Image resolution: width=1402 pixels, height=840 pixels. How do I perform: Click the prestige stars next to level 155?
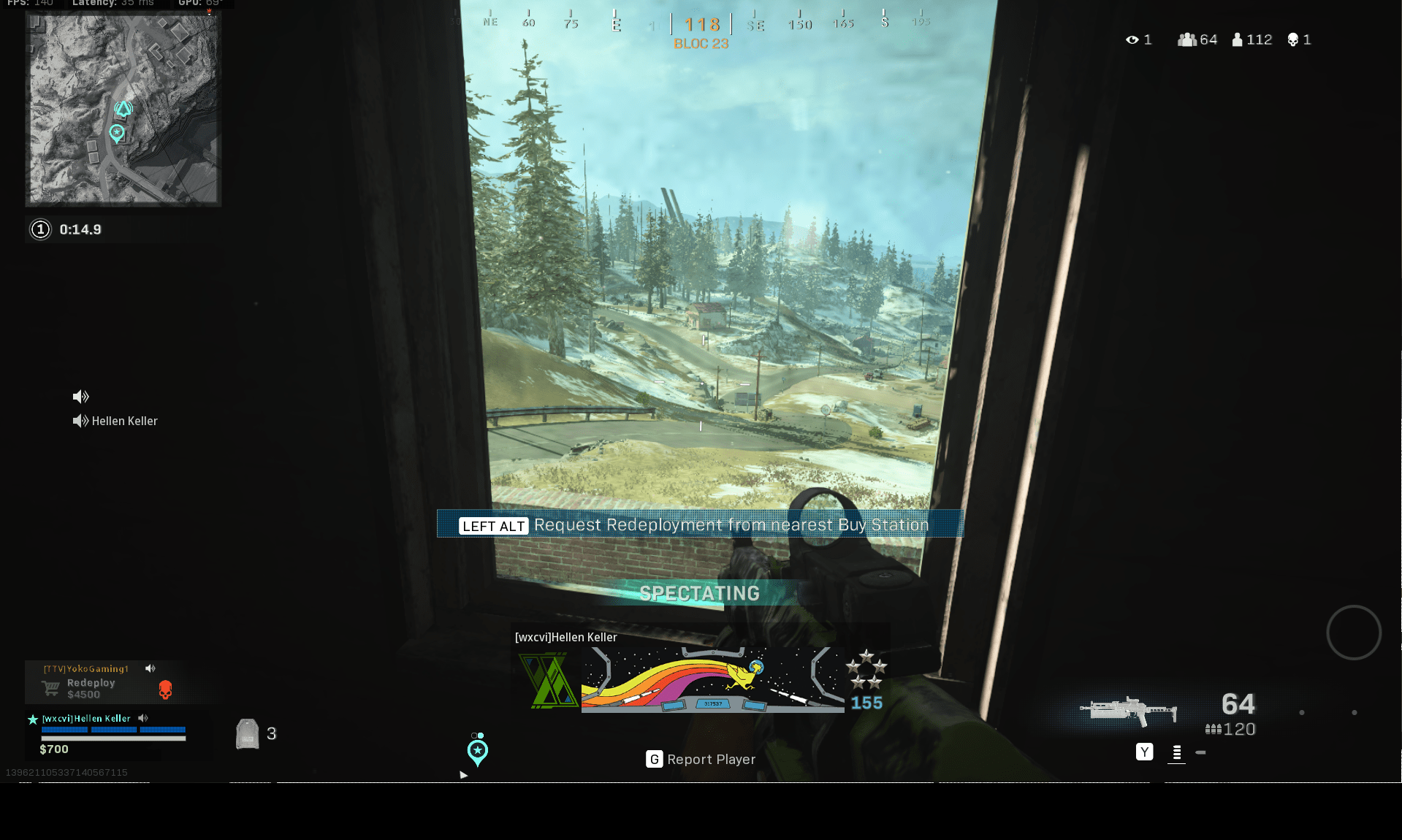[x=866, y=669]
